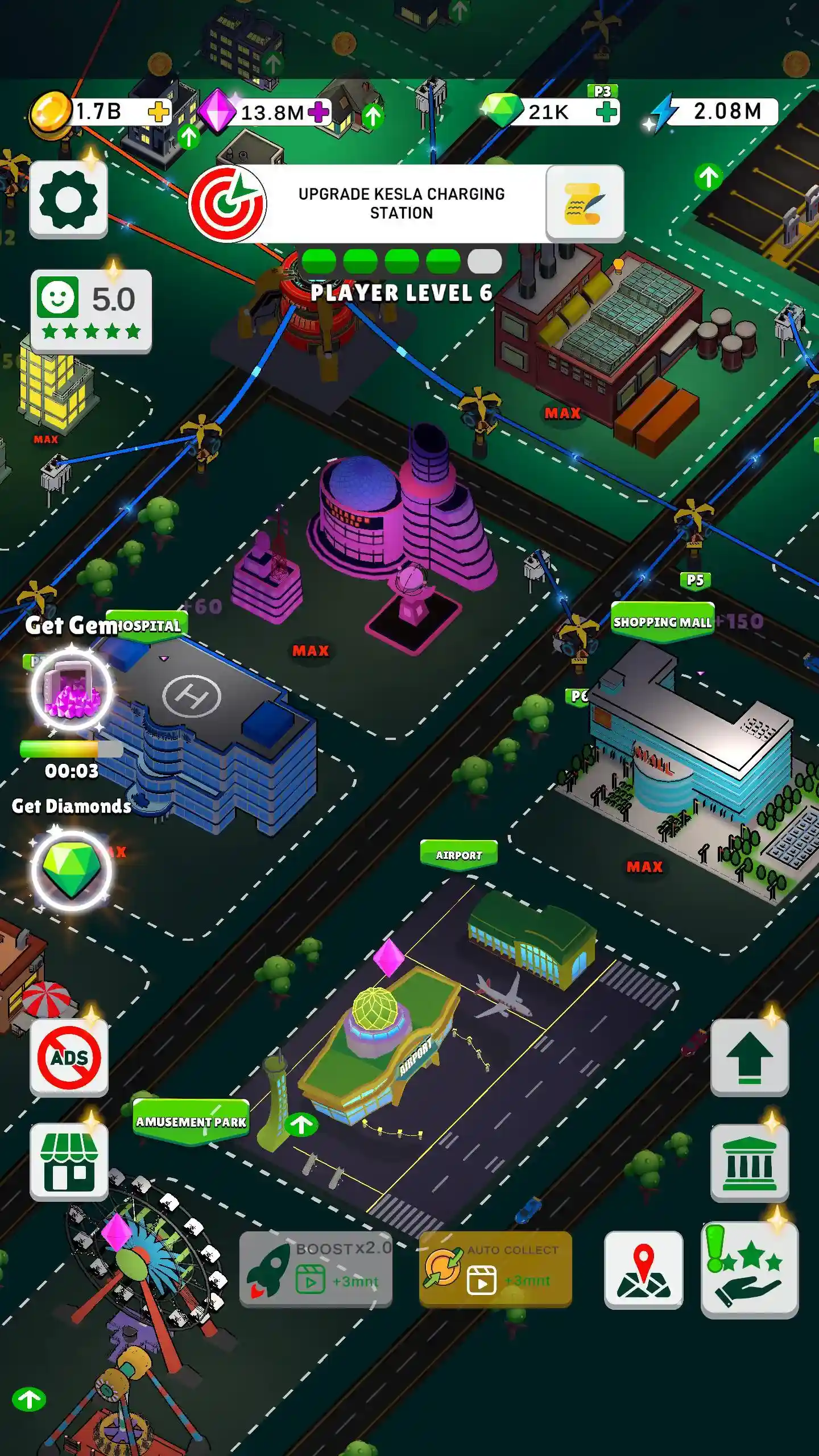Select the Upgrade Kesla Charging Station task
The height and width of the screenshot is (1456, 819).
(x=401, y=204)
